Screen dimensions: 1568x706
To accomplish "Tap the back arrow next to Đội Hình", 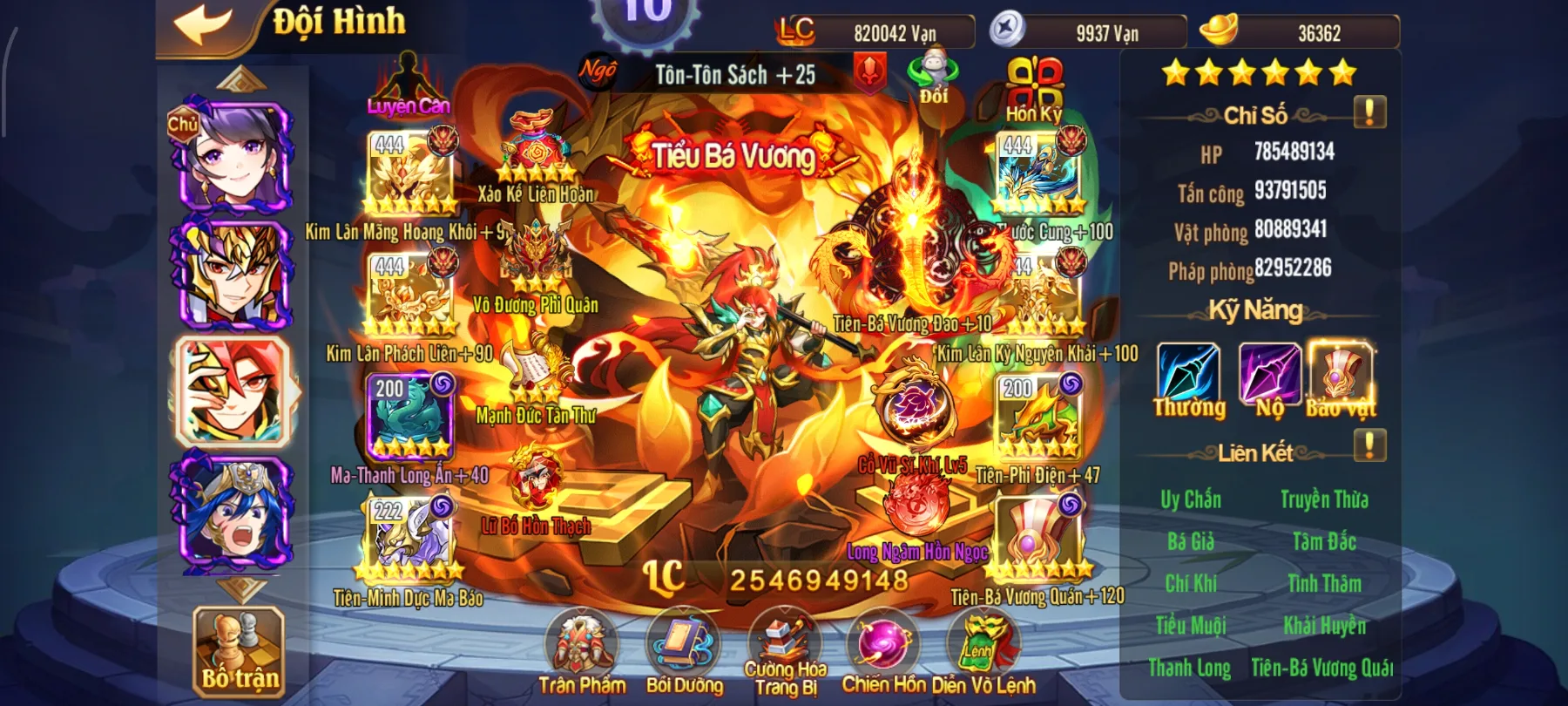I will point(200,22).
